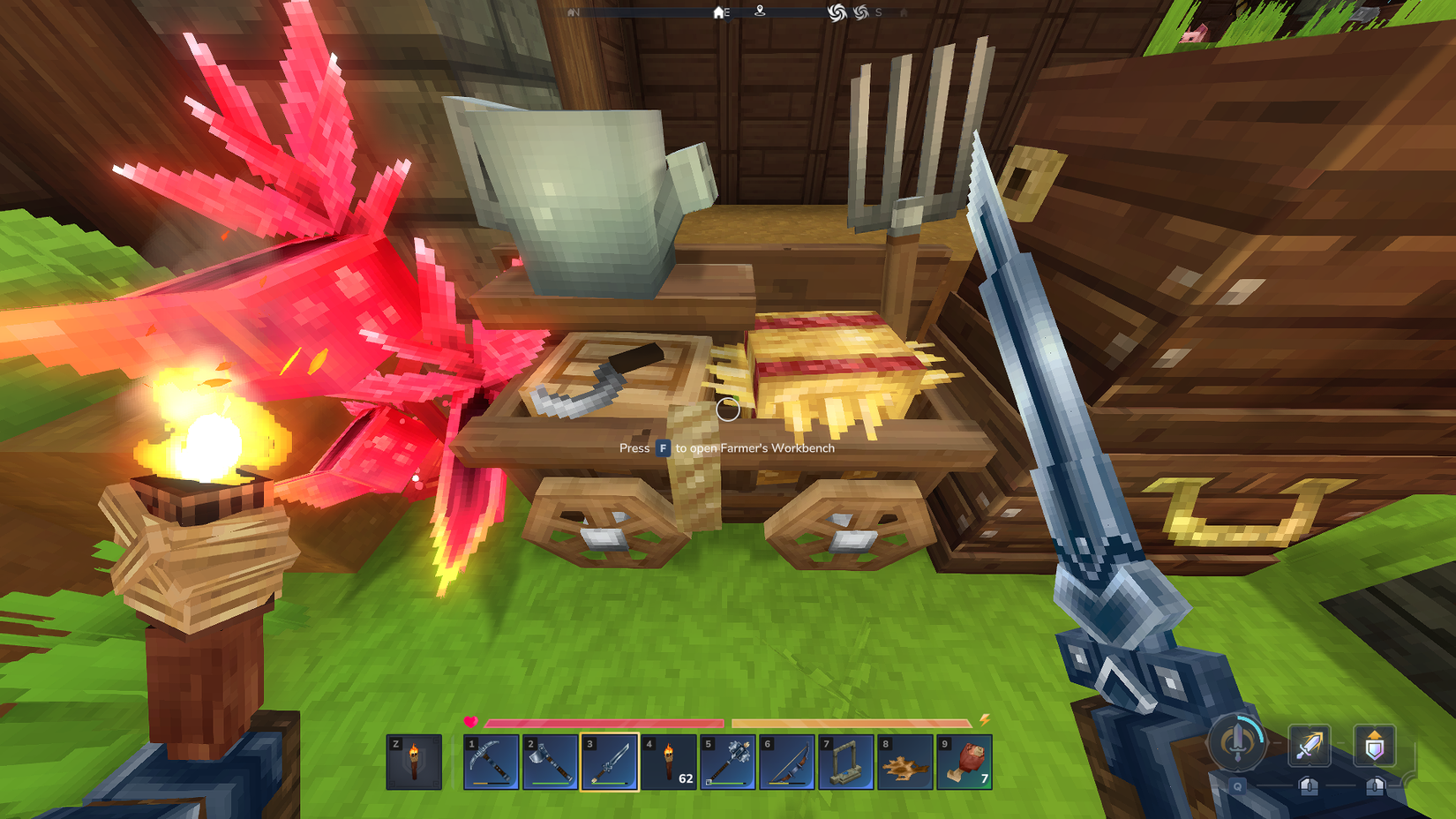Click the location pin on the compass bar
The width and height of the screenshot is (1456, 819).
pyautogui.click(x=760, y=11)
